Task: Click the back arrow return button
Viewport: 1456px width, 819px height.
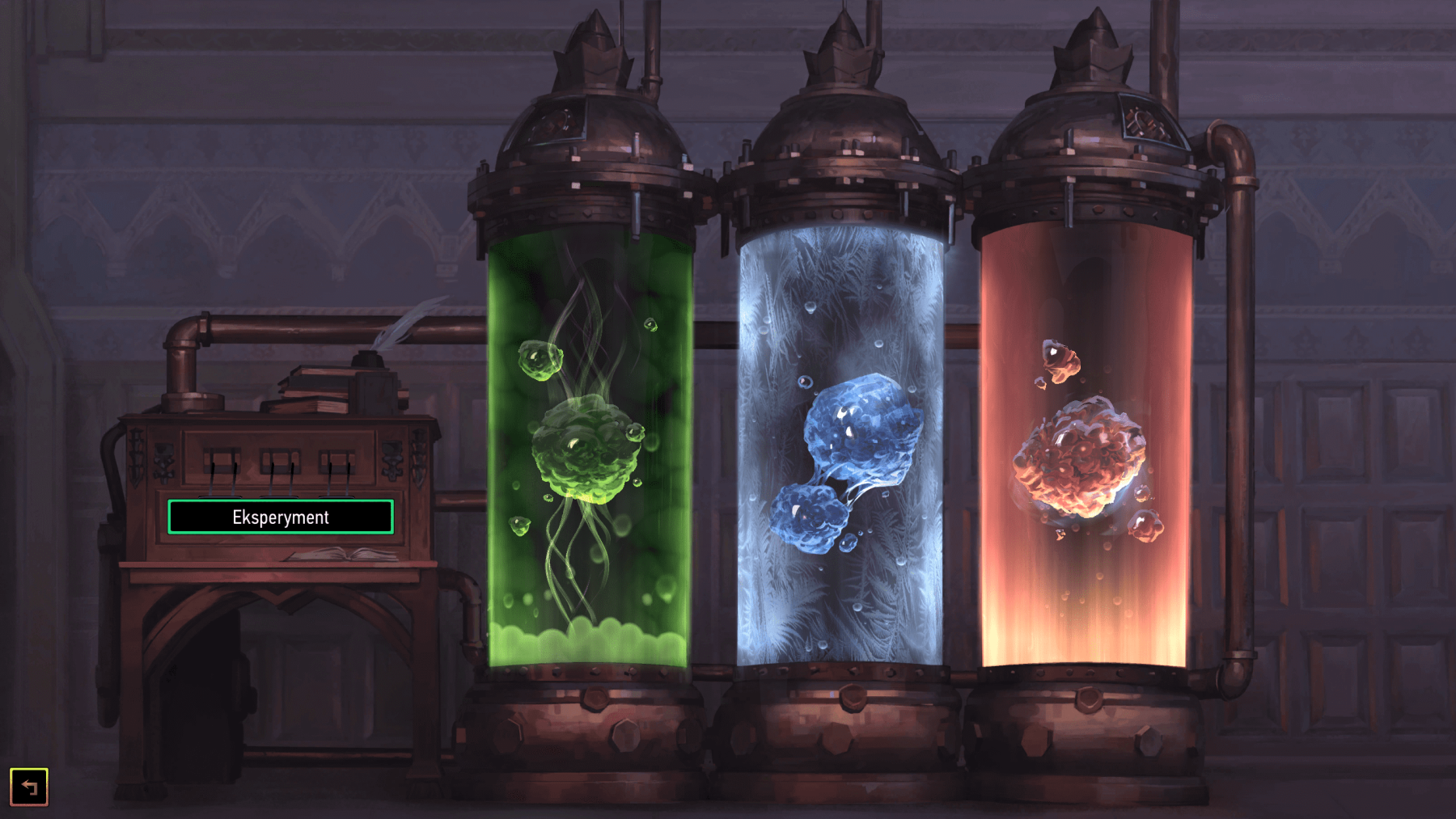Action: pyautogui.click(x=29, y=784)
